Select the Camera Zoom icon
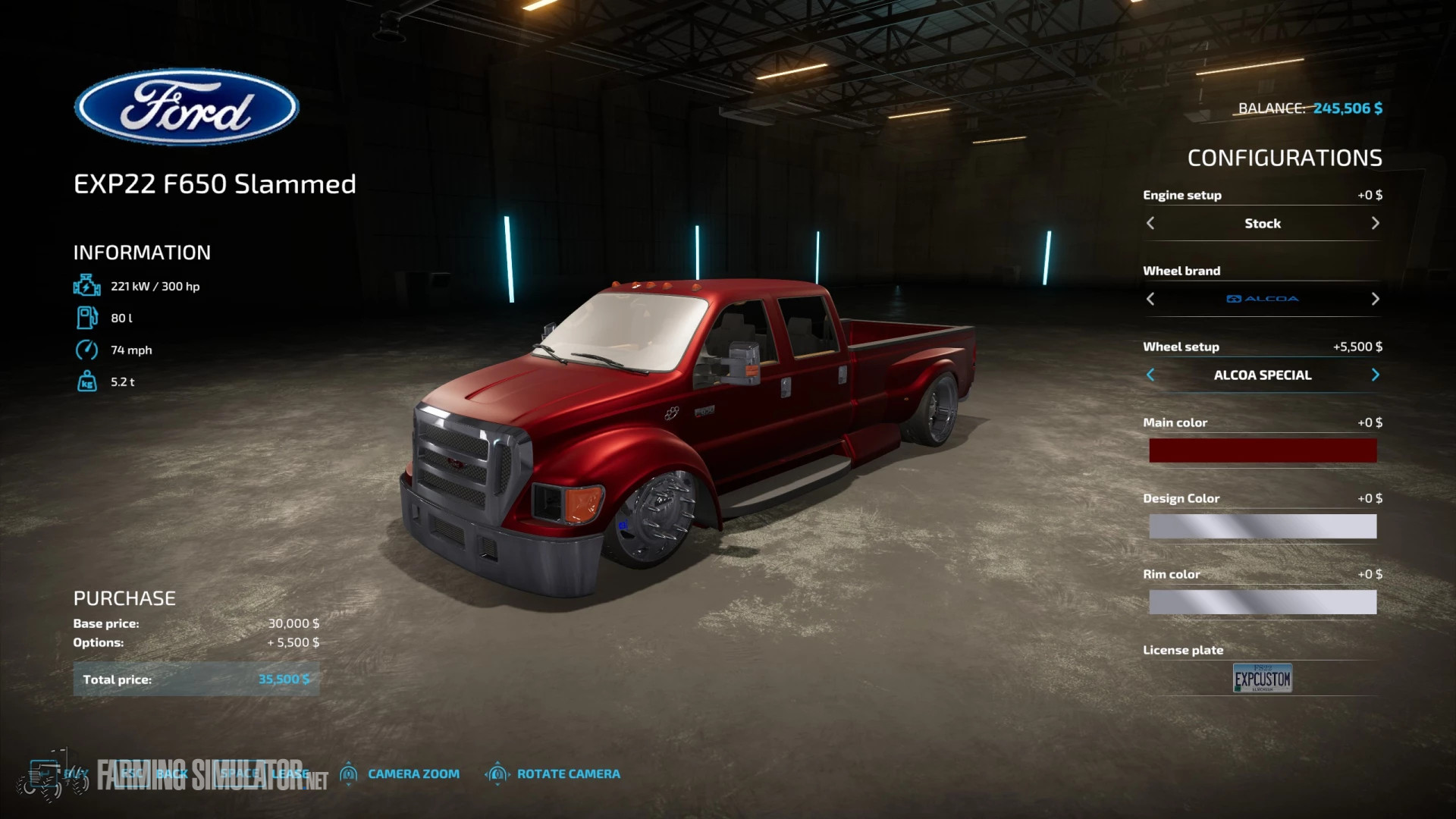1456x819 pixels. click(350, 773)
